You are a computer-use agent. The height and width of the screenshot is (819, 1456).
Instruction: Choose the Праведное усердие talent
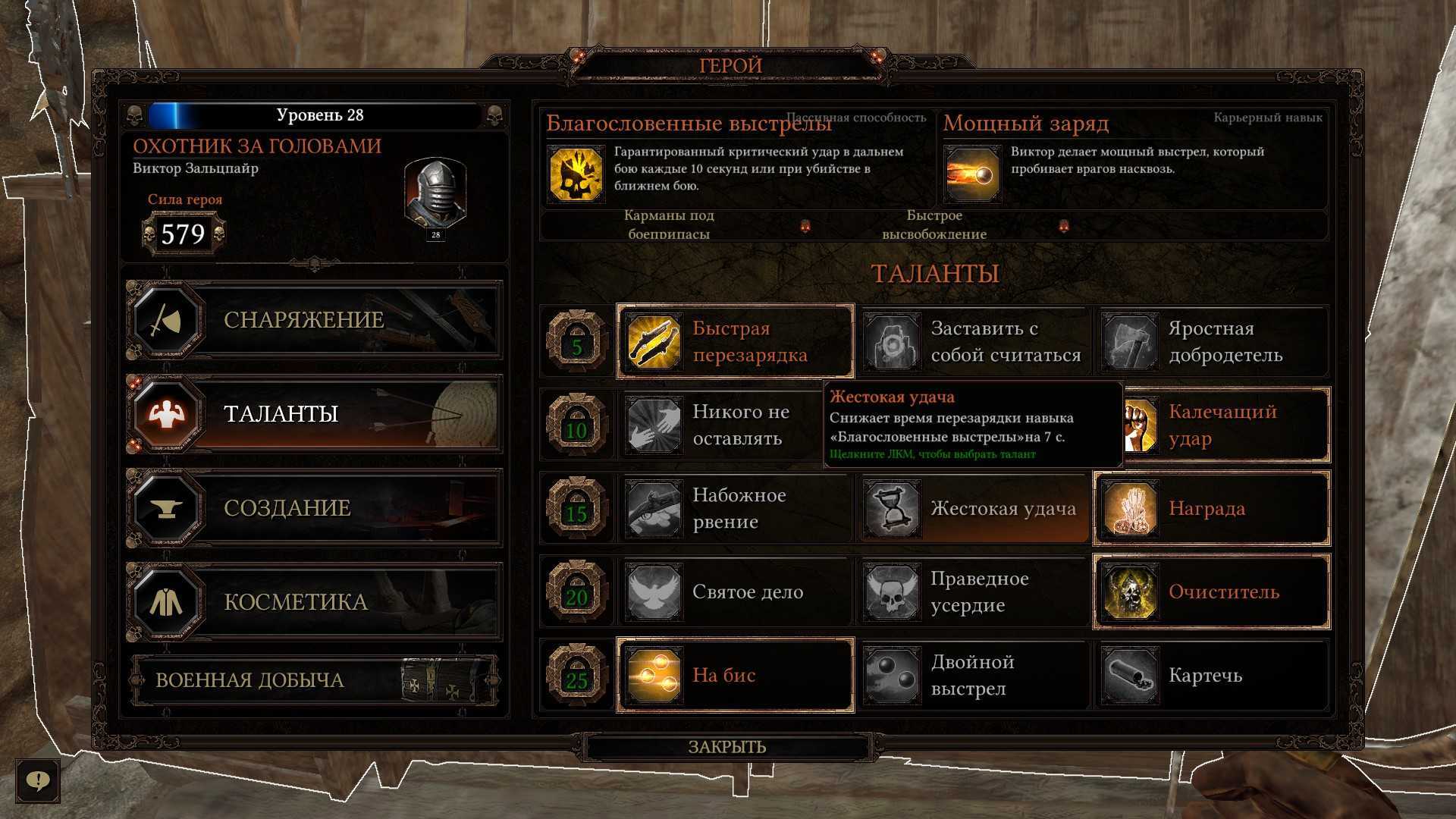click(973, 592)
